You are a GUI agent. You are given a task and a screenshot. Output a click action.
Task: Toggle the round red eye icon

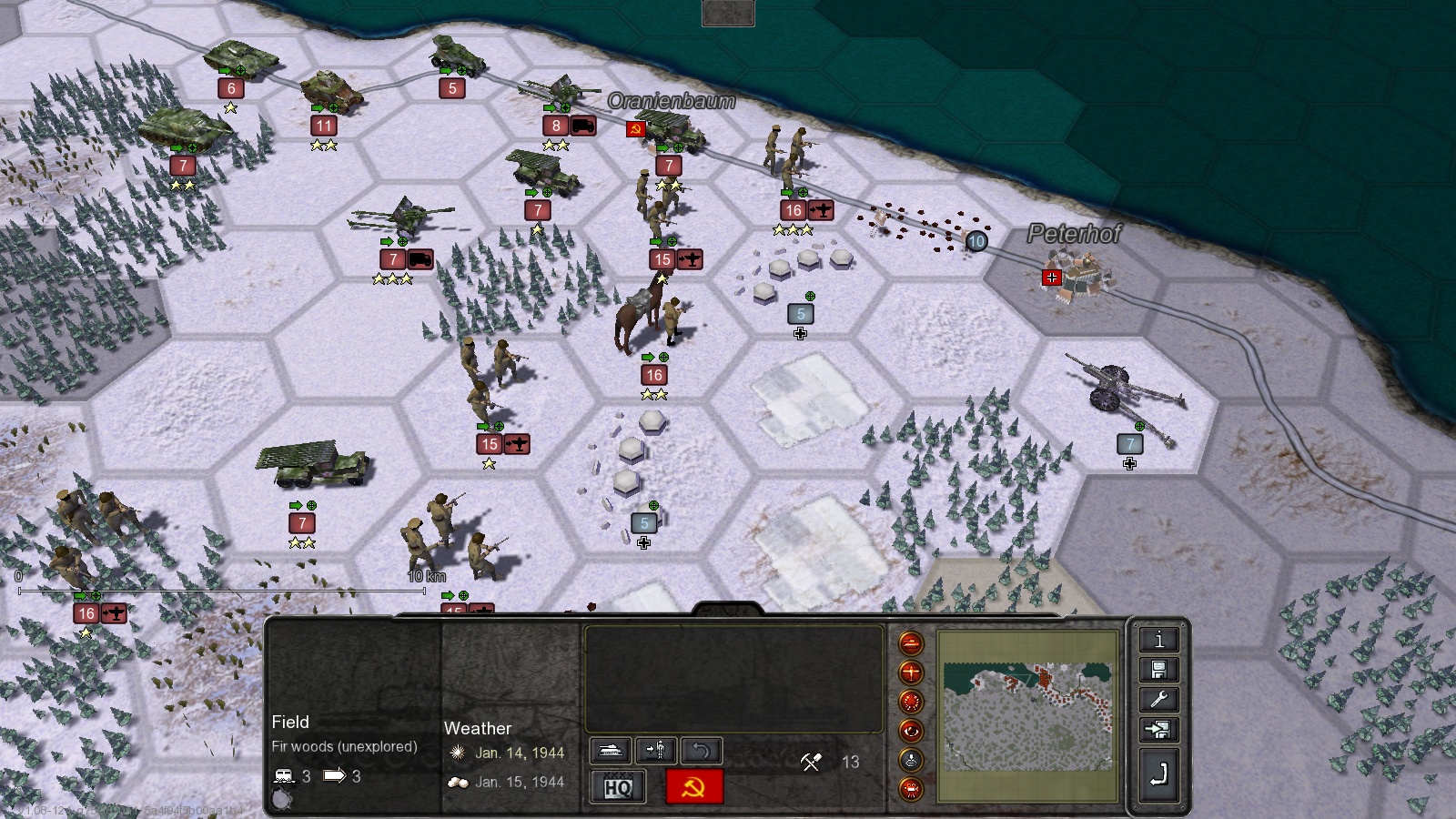tap(911, 731)
